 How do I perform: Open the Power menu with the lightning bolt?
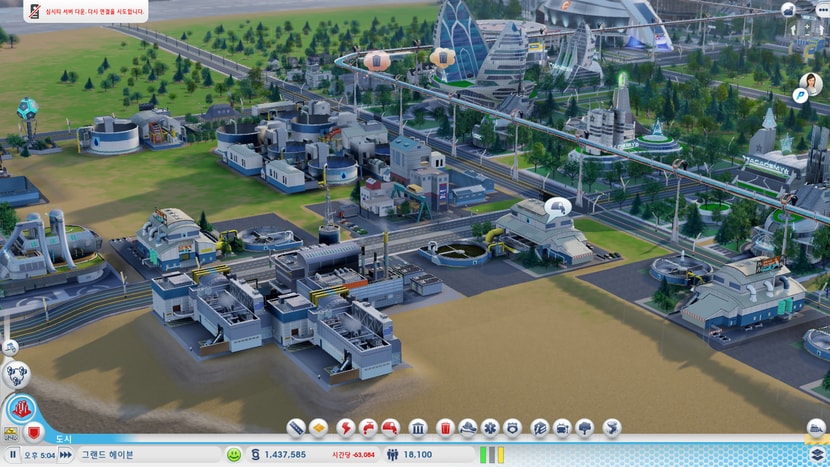coord(346,428)
